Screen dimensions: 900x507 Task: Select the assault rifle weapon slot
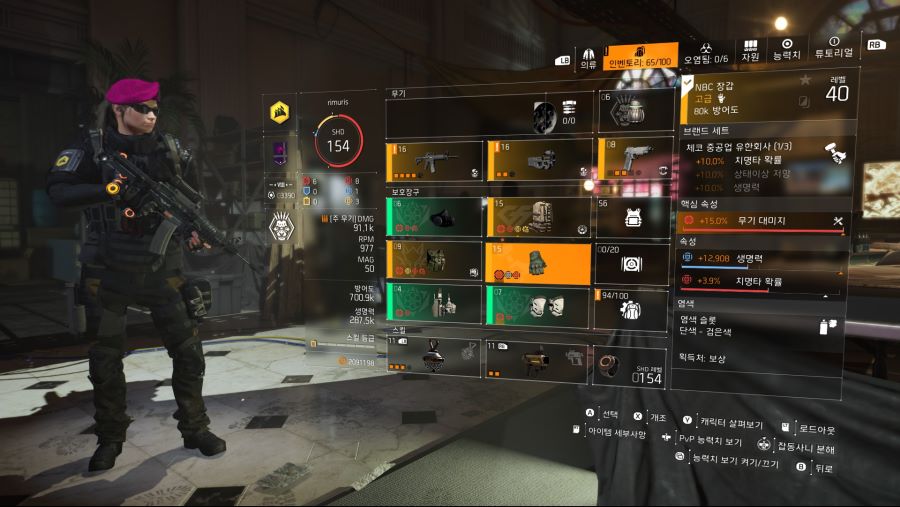point(435,161)
